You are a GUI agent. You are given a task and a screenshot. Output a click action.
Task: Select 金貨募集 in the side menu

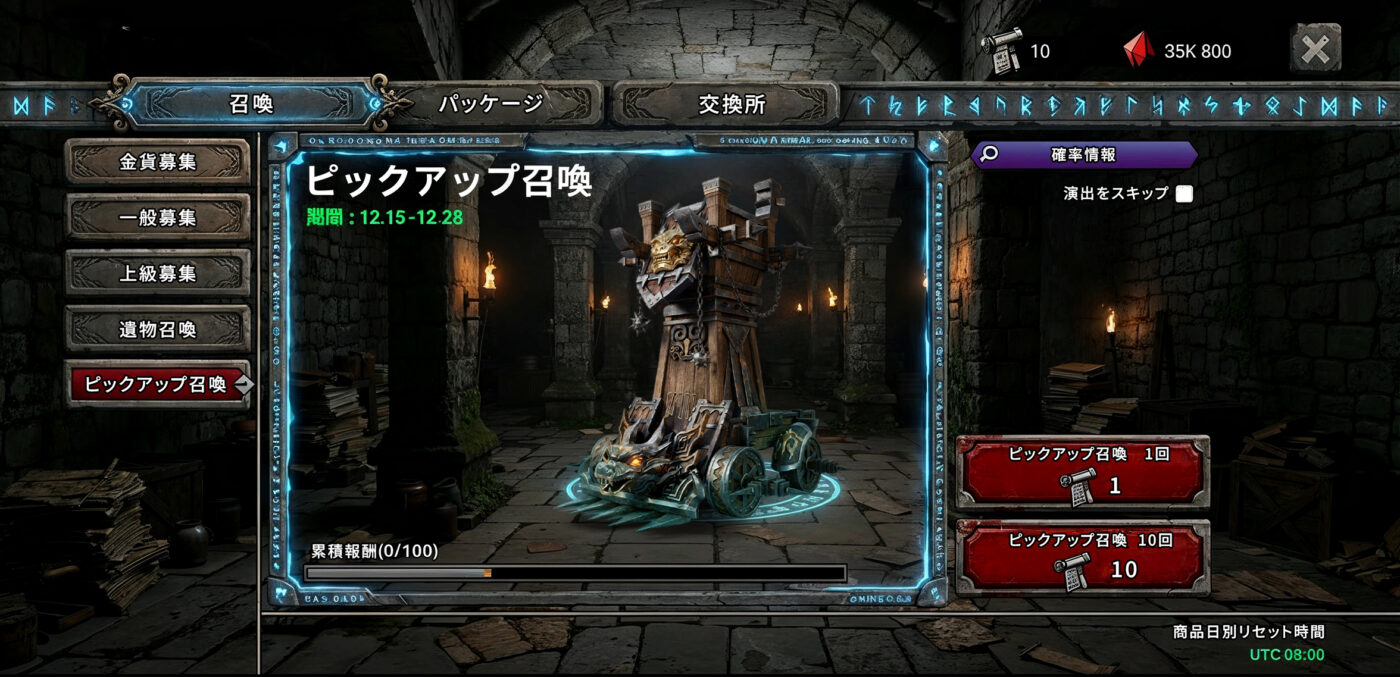click(x=157, y=162)
